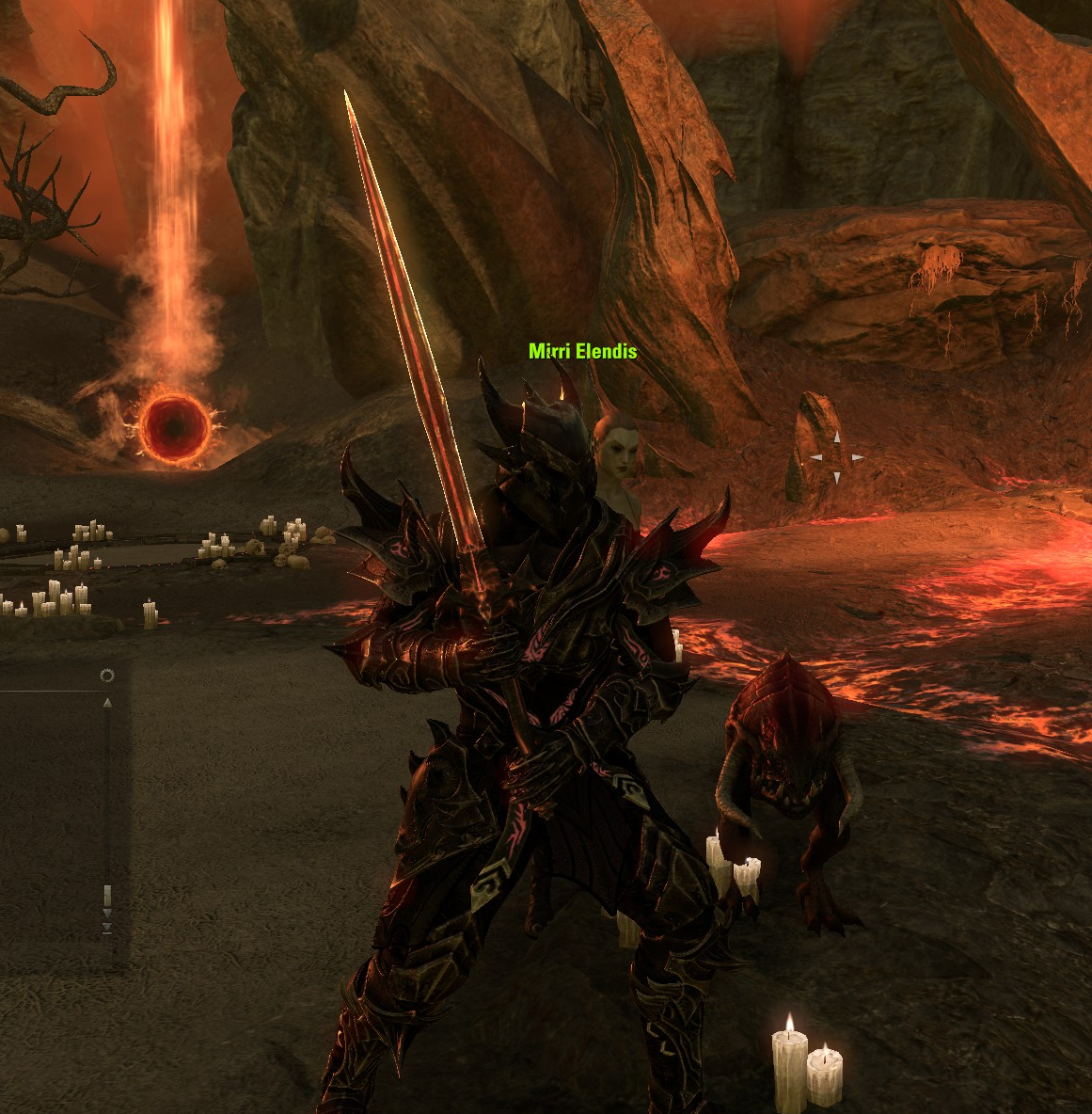Jump to latest chat with double-arrow button
The width and height of the screenshot is (1092, 1114).
[x=107, y=929]
